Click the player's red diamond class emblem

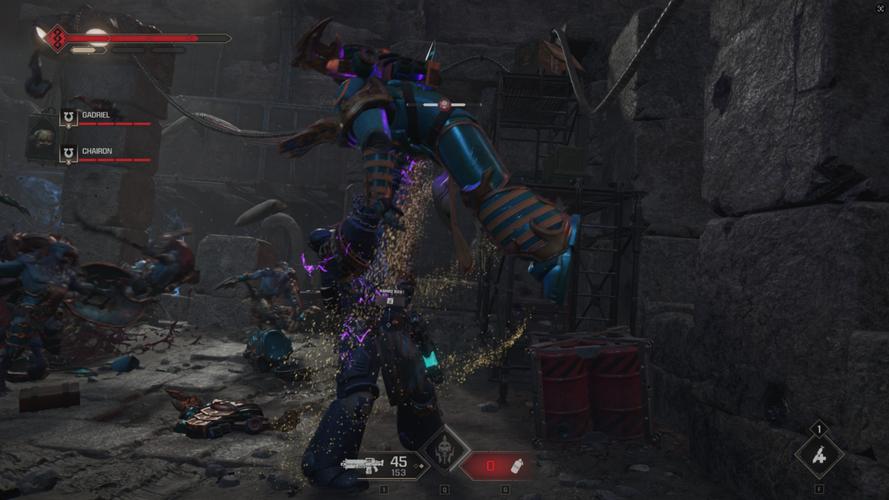pos(56,39)
